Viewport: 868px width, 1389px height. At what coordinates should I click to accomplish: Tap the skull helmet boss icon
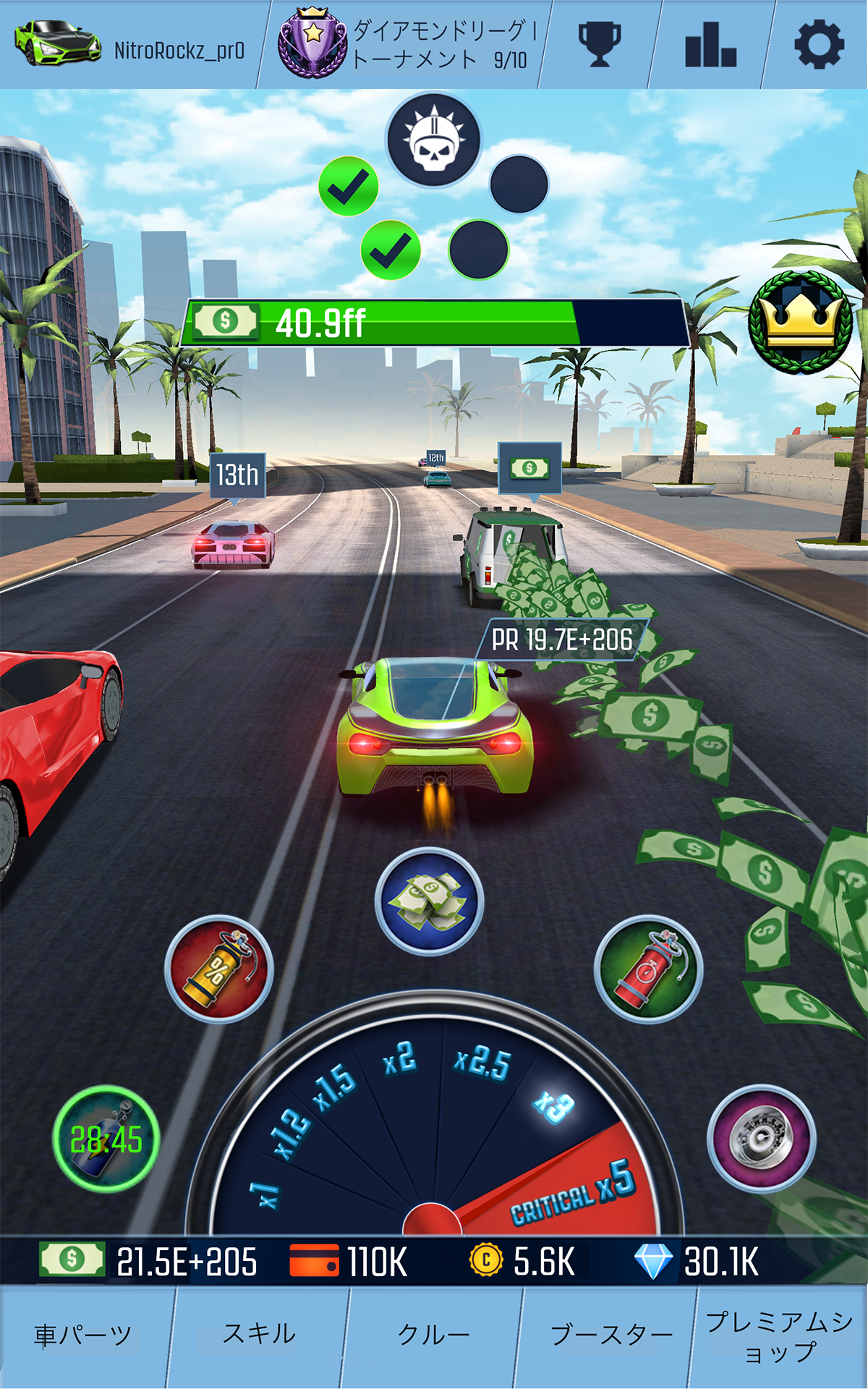coord(433,140)
